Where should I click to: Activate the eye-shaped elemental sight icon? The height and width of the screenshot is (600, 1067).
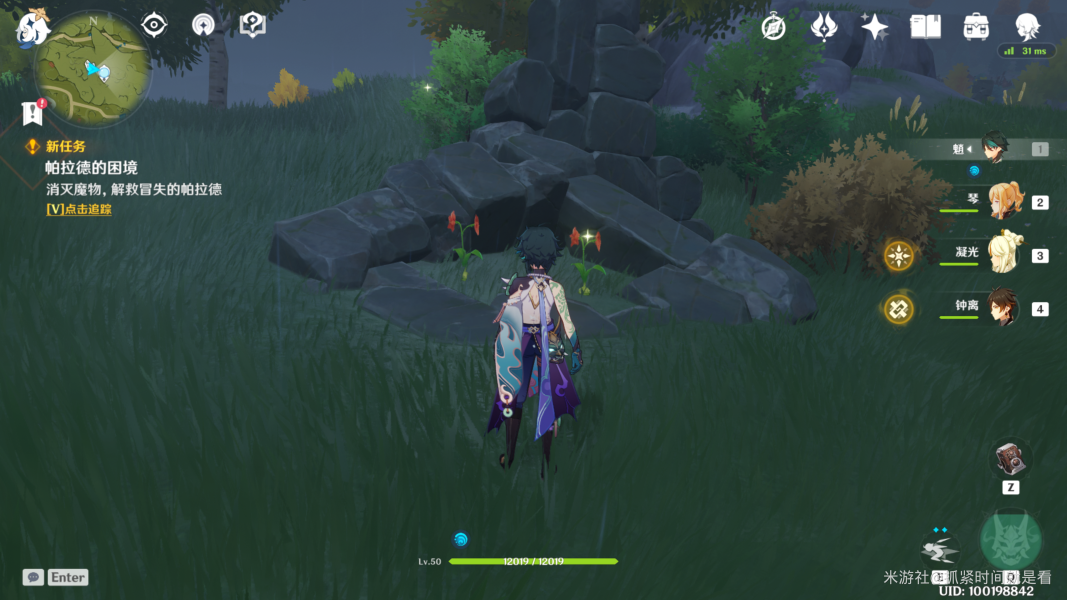pos(154,25)
